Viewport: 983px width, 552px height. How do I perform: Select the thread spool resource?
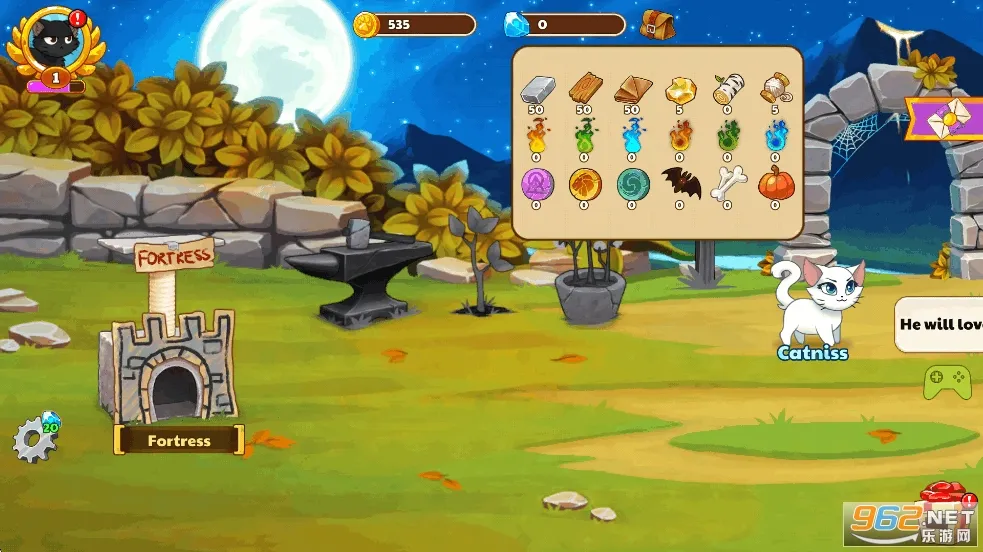[775, 88]
